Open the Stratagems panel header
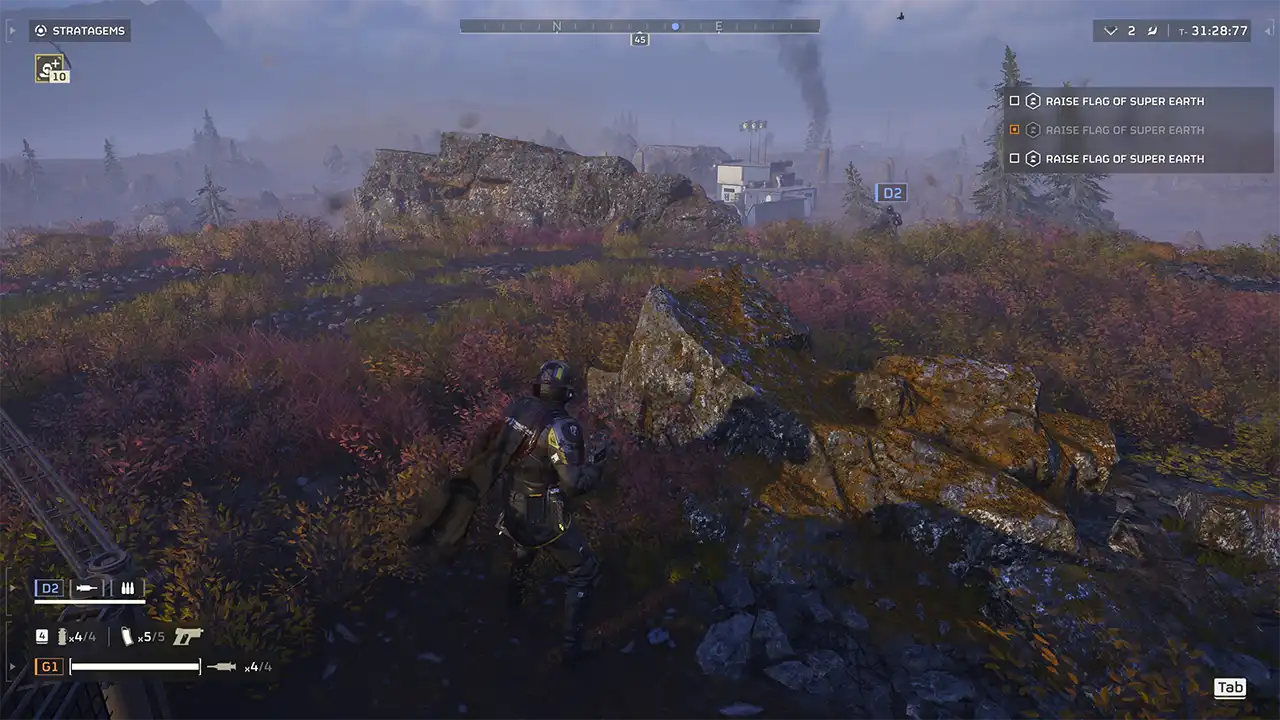 tap(80, 31)
